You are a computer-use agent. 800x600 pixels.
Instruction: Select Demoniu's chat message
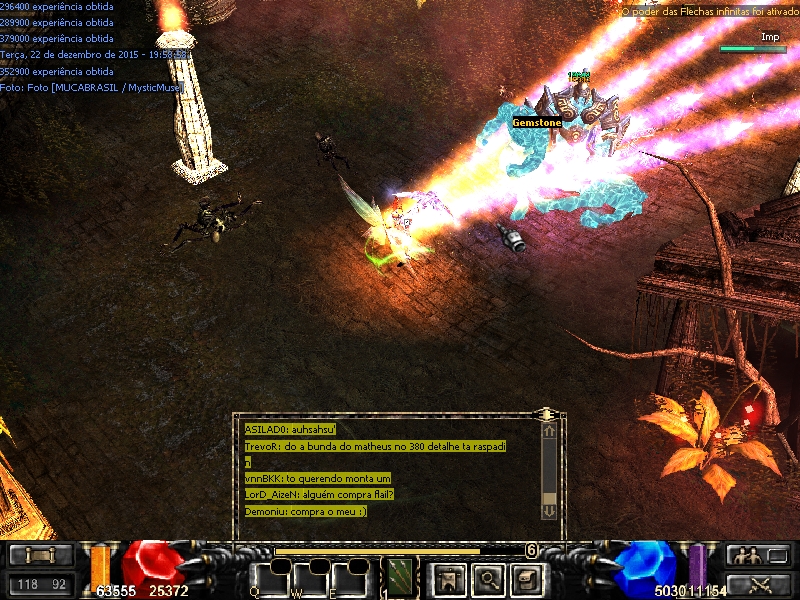[x=306, y=511]
